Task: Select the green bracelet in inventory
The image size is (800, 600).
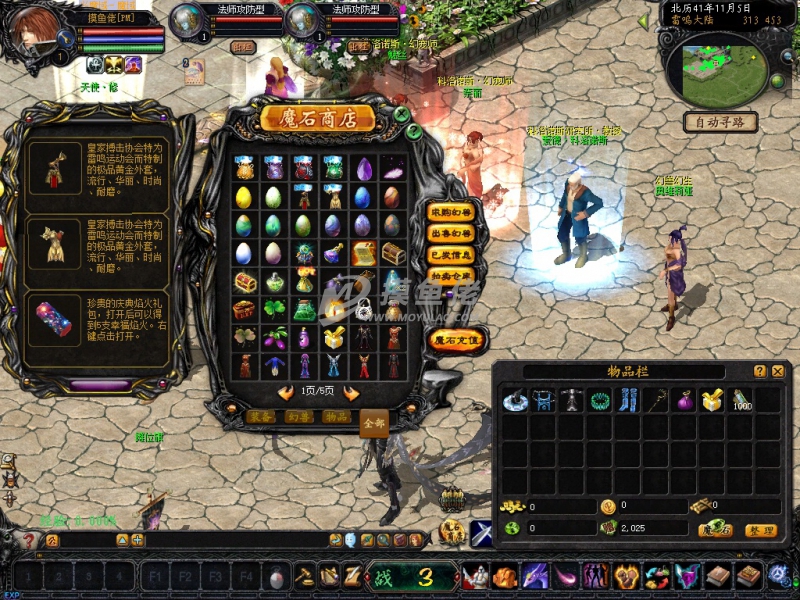Action: pos(600,402)
